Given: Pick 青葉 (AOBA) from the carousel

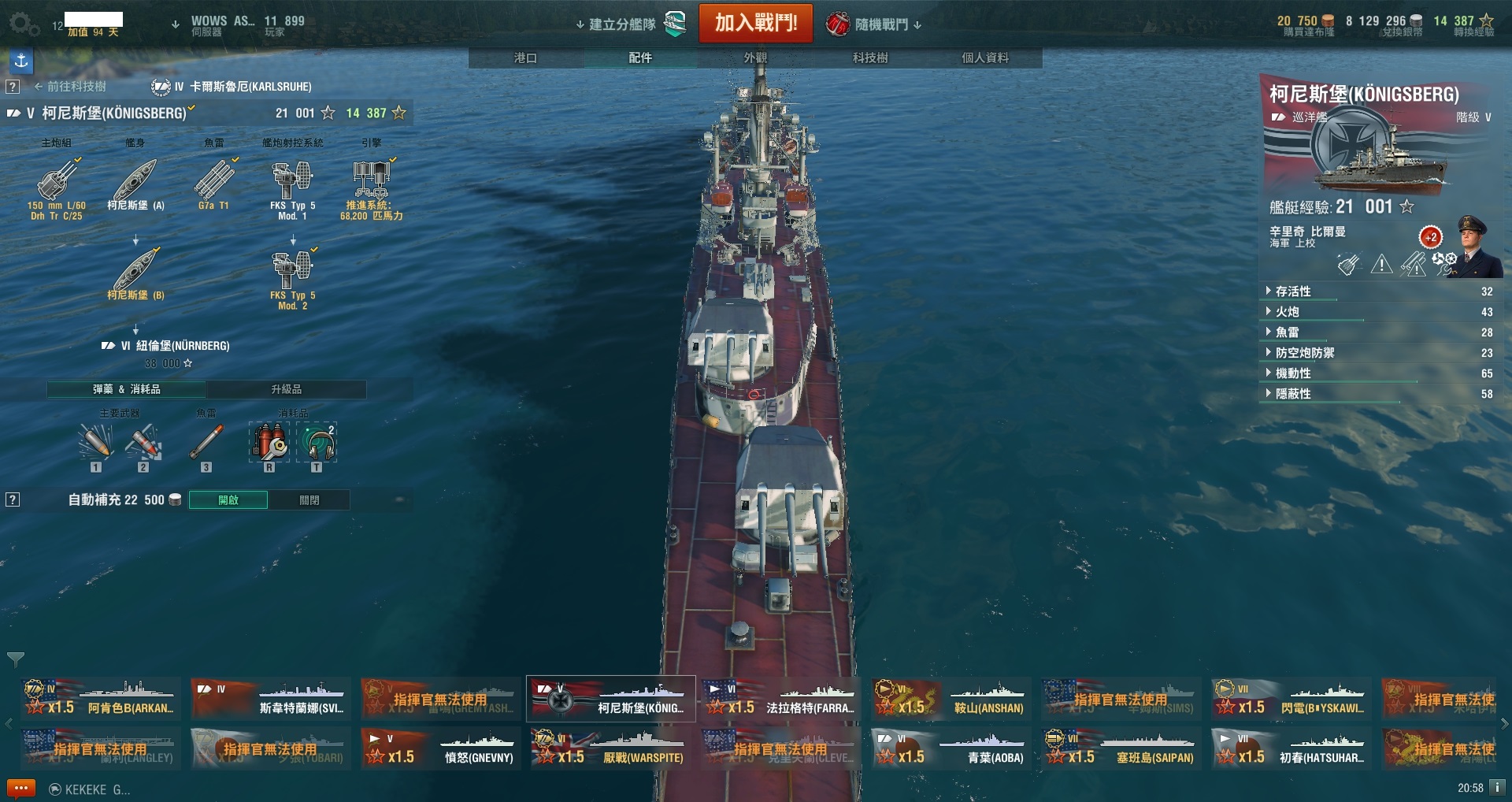Looking at the screenshot, I should (x=951, y=748).
